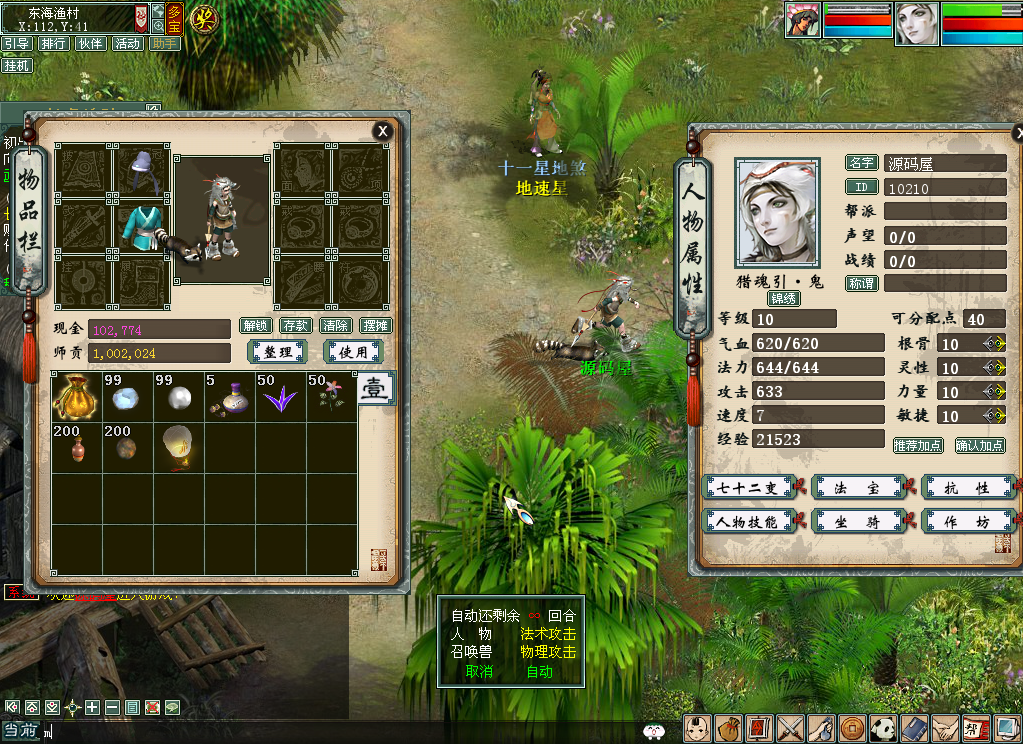Screen dimensions: 1023x744
Task: Choose 取消 in the auto-battle box
Action: point(479,672)
